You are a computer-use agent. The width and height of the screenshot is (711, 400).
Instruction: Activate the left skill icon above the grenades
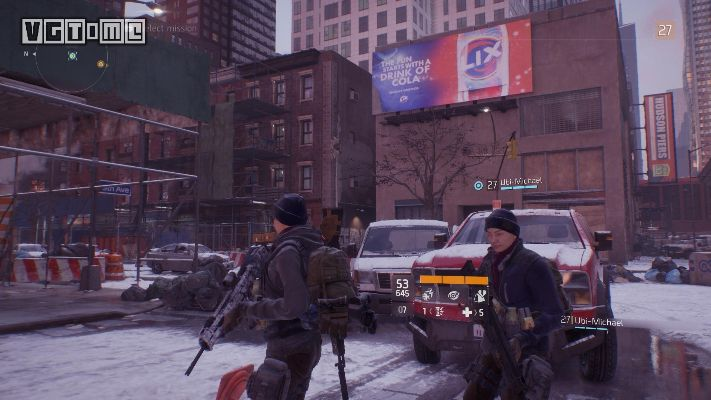(428, 295)
